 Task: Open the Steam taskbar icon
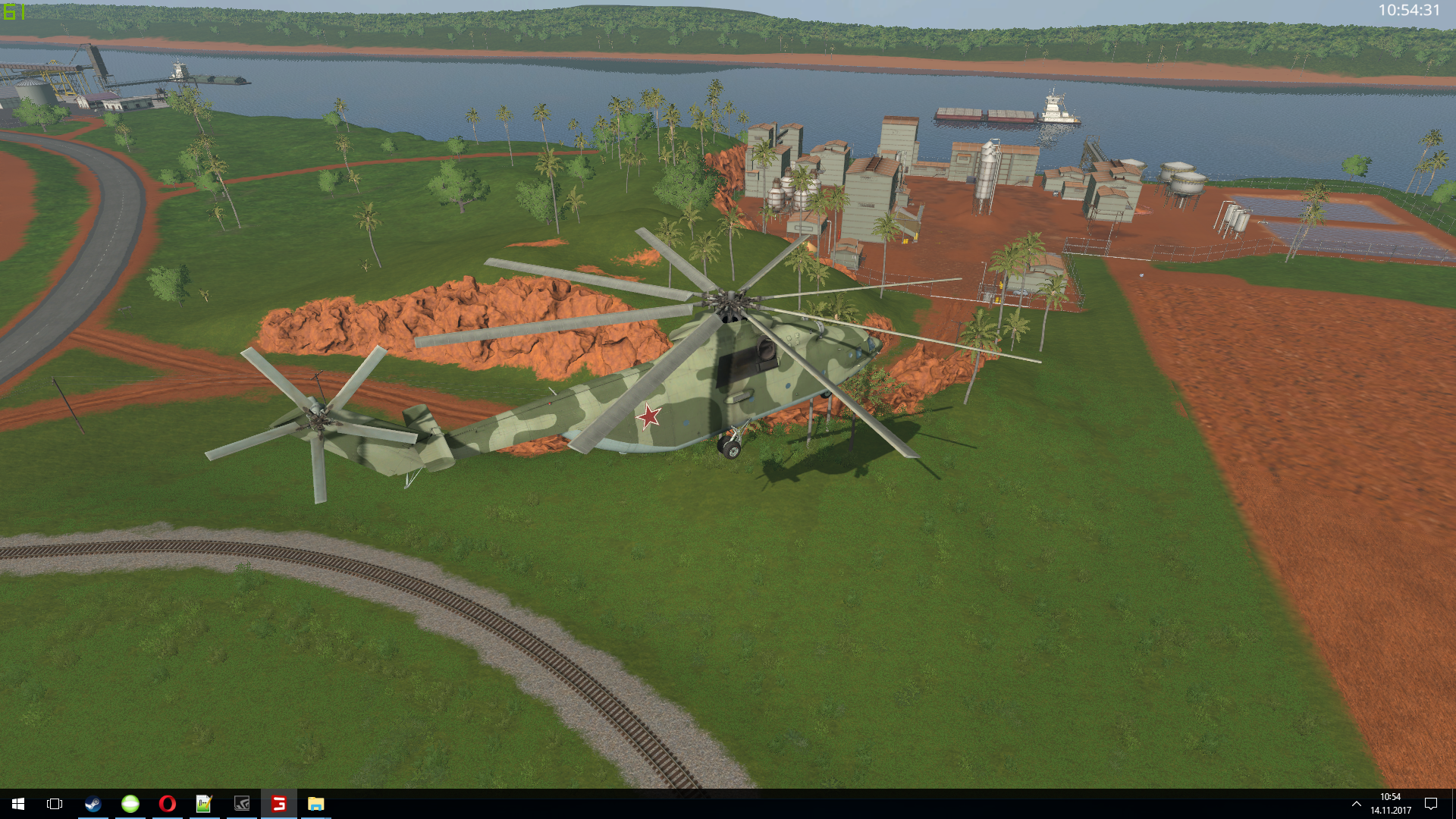click(x=93, y=804)
